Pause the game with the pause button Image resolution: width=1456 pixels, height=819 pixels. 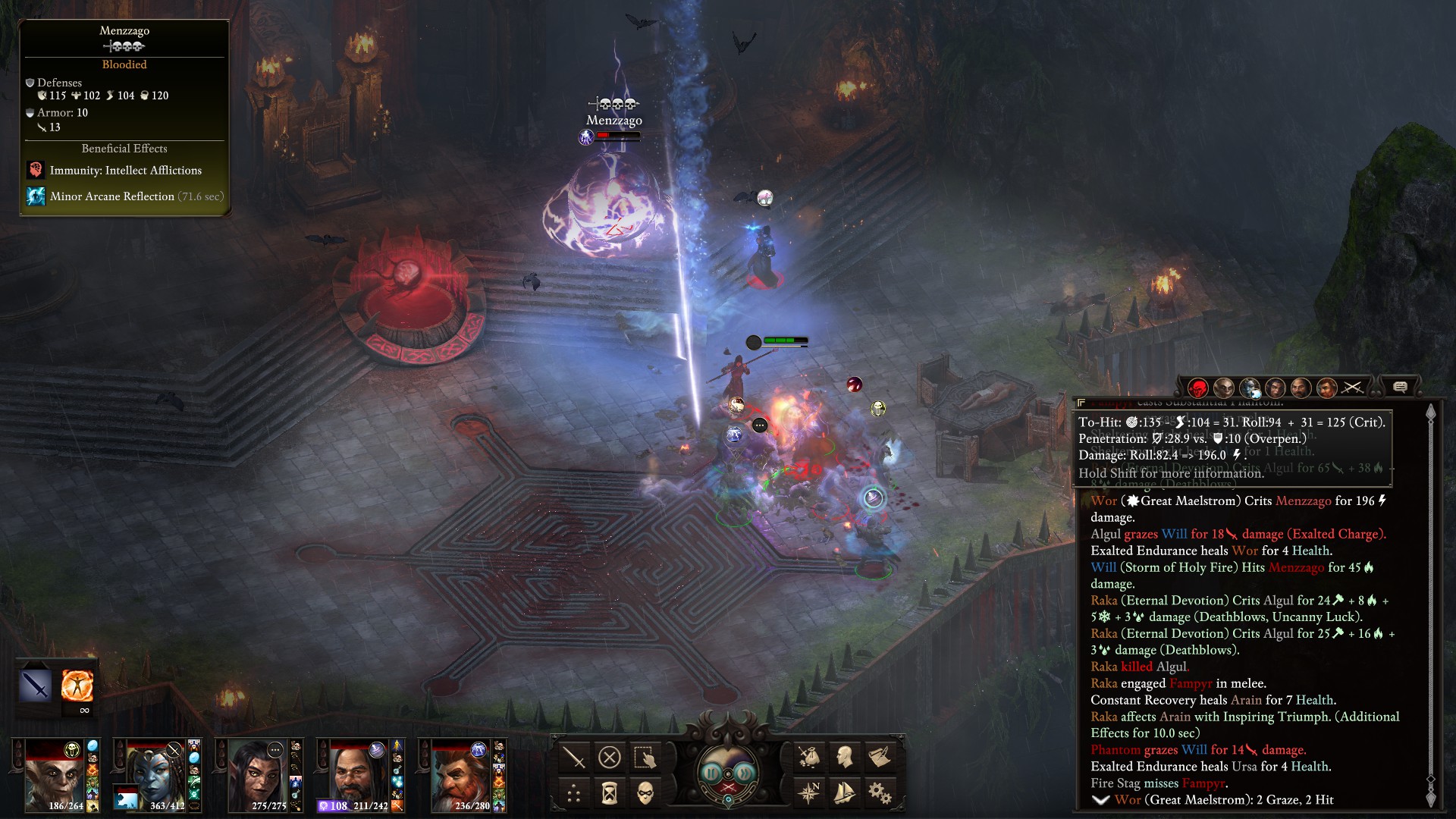click(x=711, y=773)
